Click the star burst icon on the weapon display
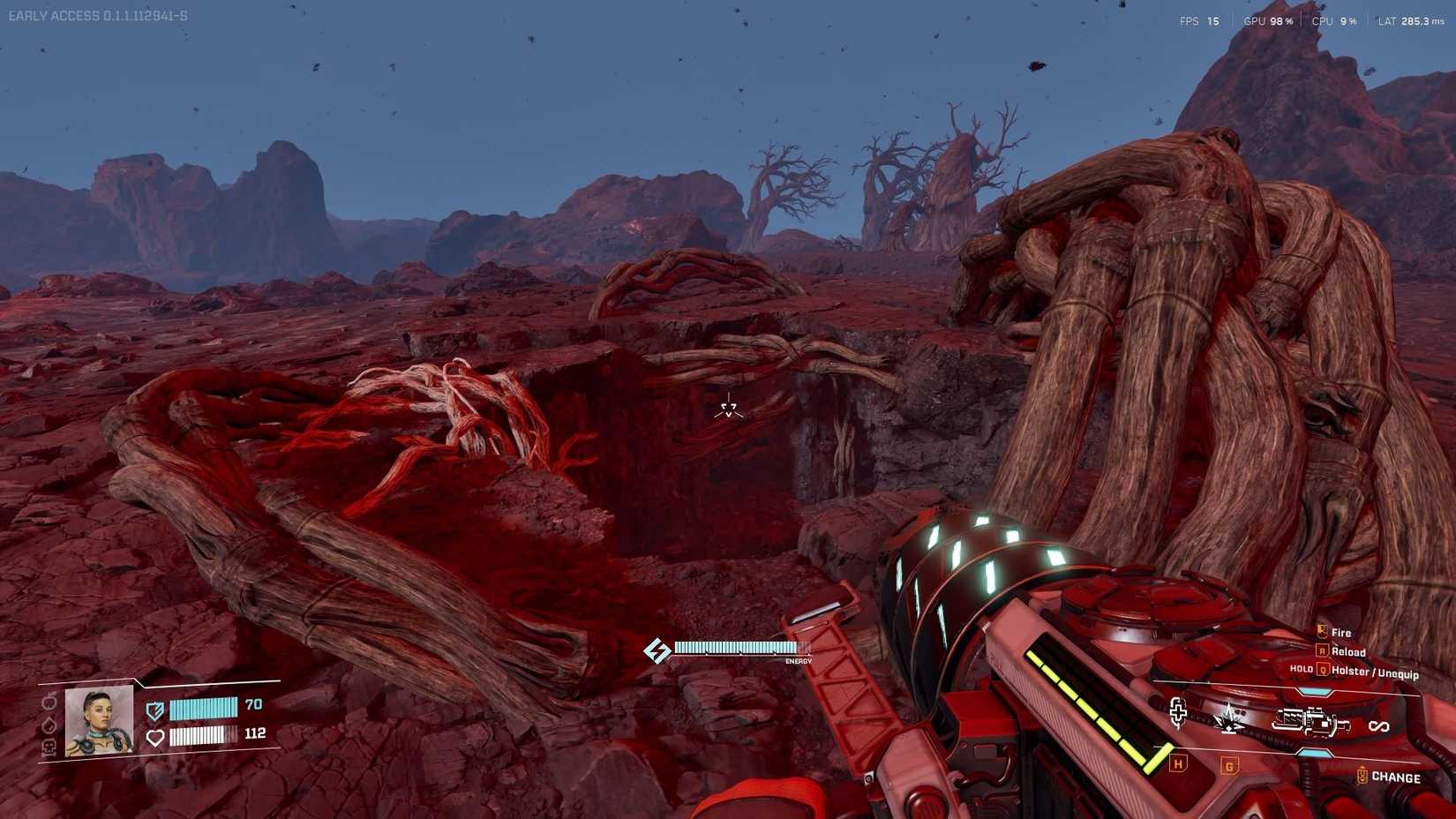 (x=1228, y=718)
